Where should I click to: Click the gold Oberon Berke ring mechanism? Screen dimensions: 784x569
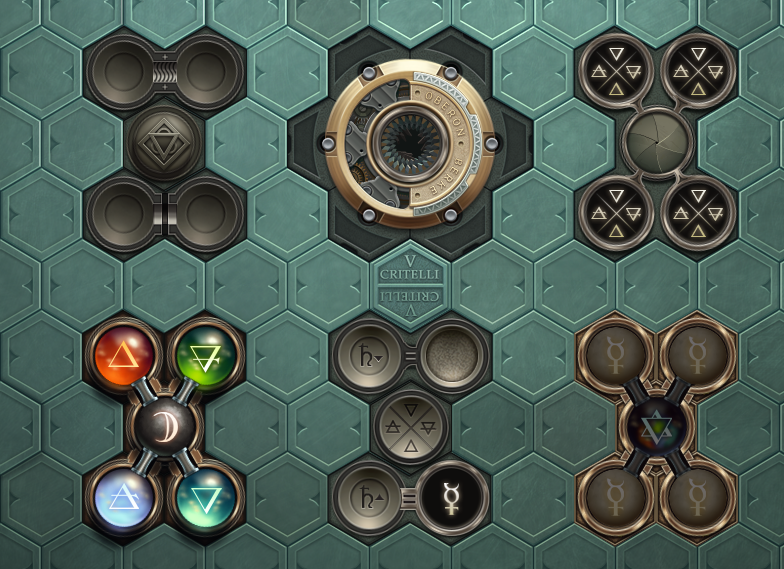pos(410,142)
